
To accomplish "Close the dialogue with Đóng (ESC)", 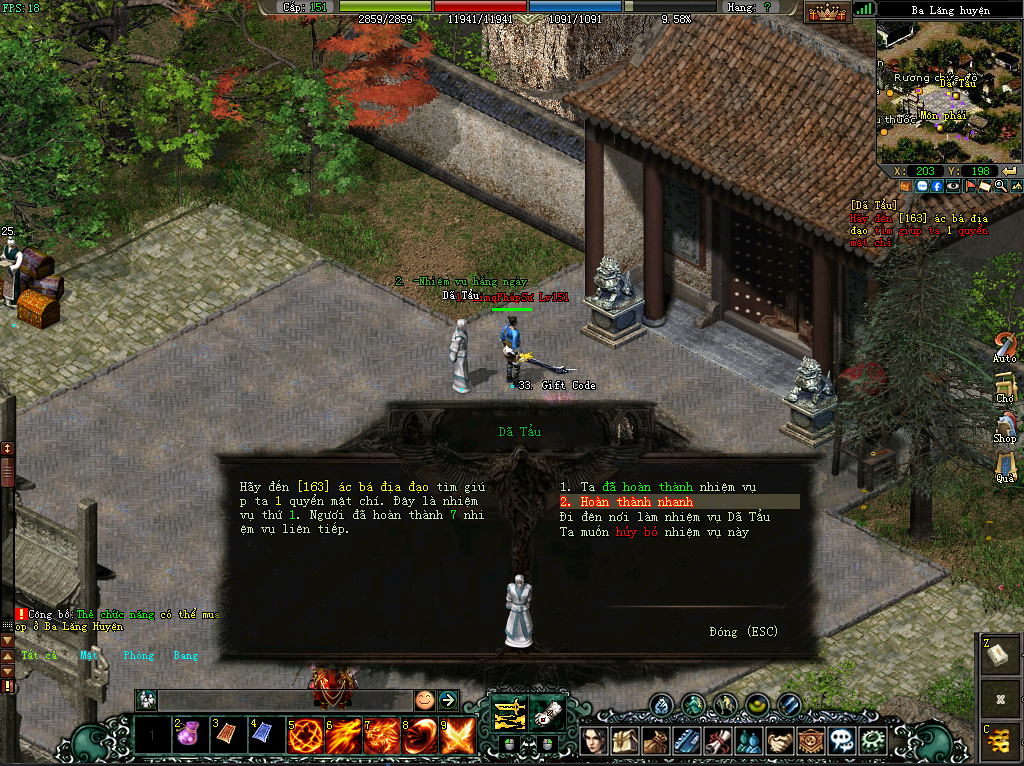I will [743, 632].
